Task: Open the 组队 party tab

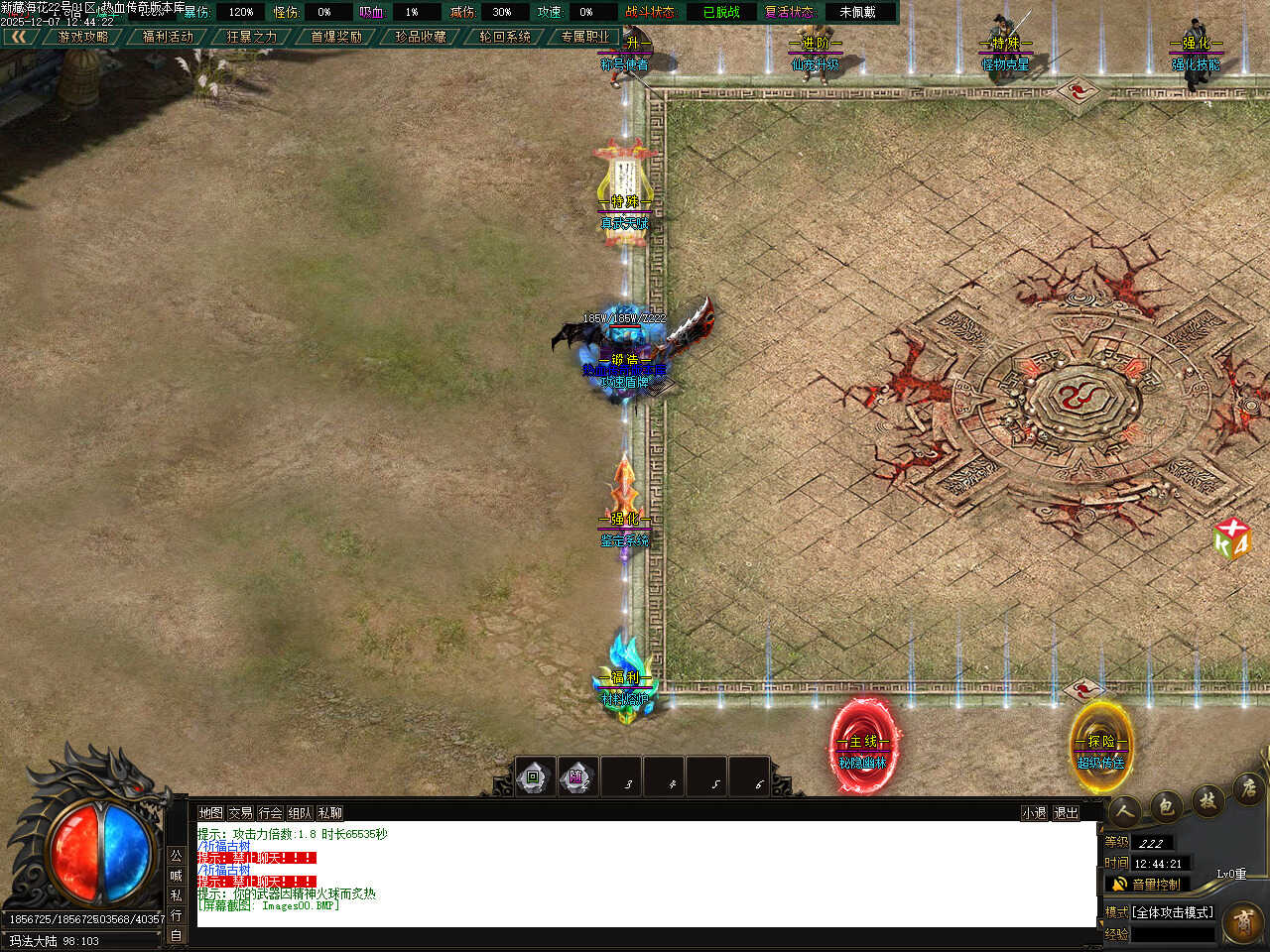Action: pos(300,812)
